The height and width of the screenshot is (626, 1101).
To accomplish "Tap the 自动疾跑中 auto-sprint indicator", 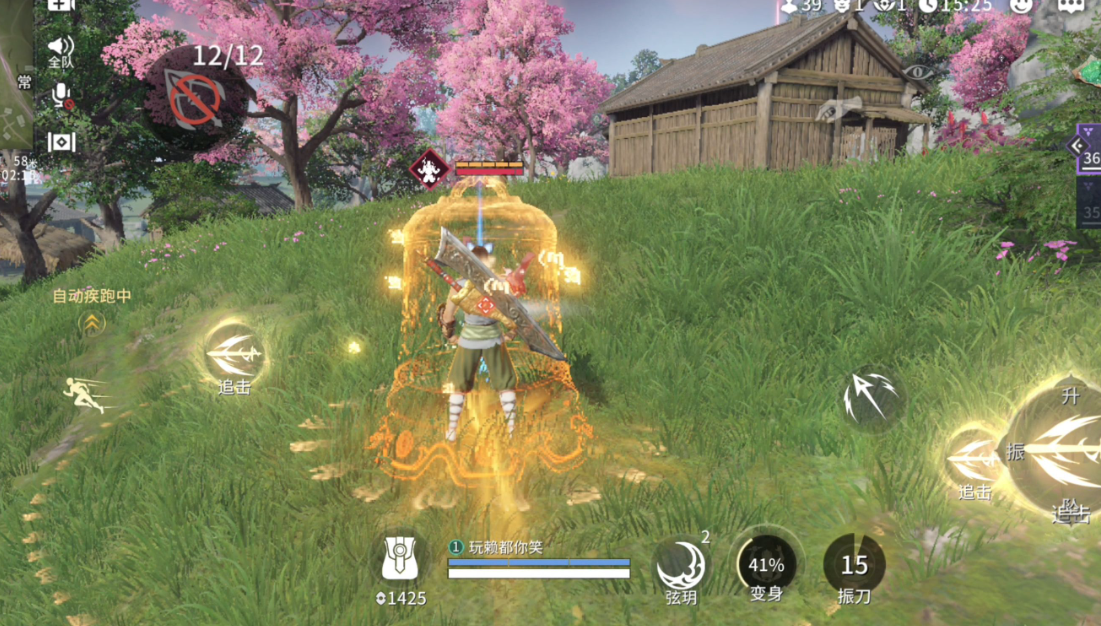I will tap(92, 297).
